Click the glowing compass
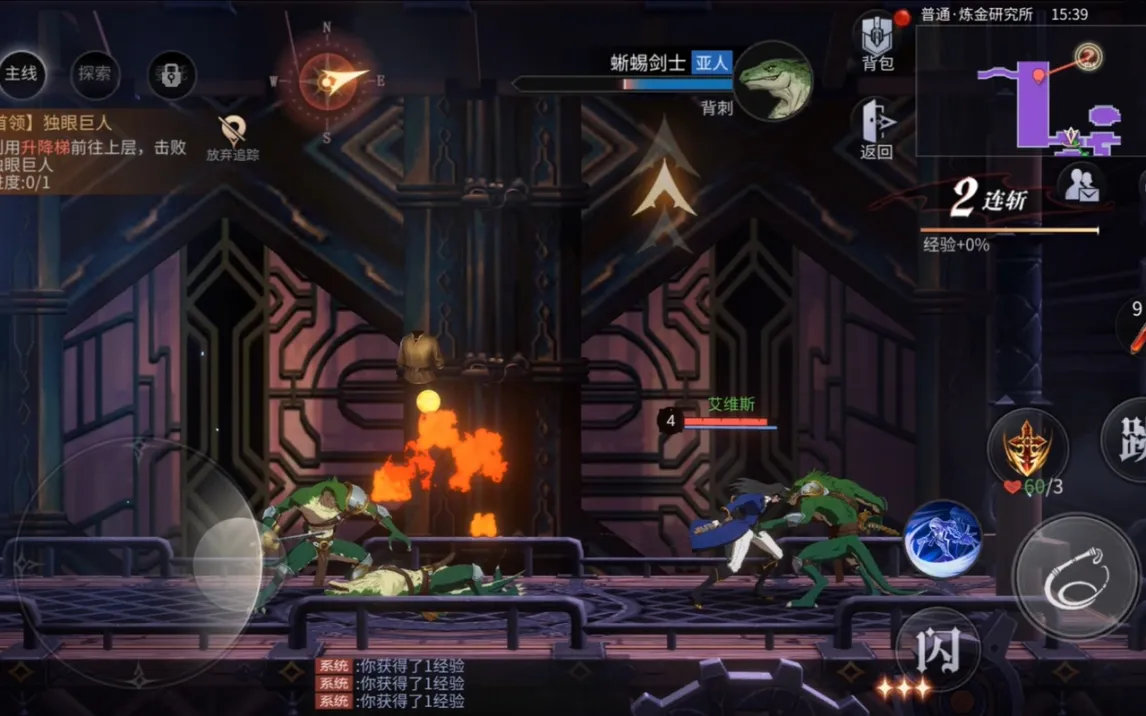 (327, 81)
